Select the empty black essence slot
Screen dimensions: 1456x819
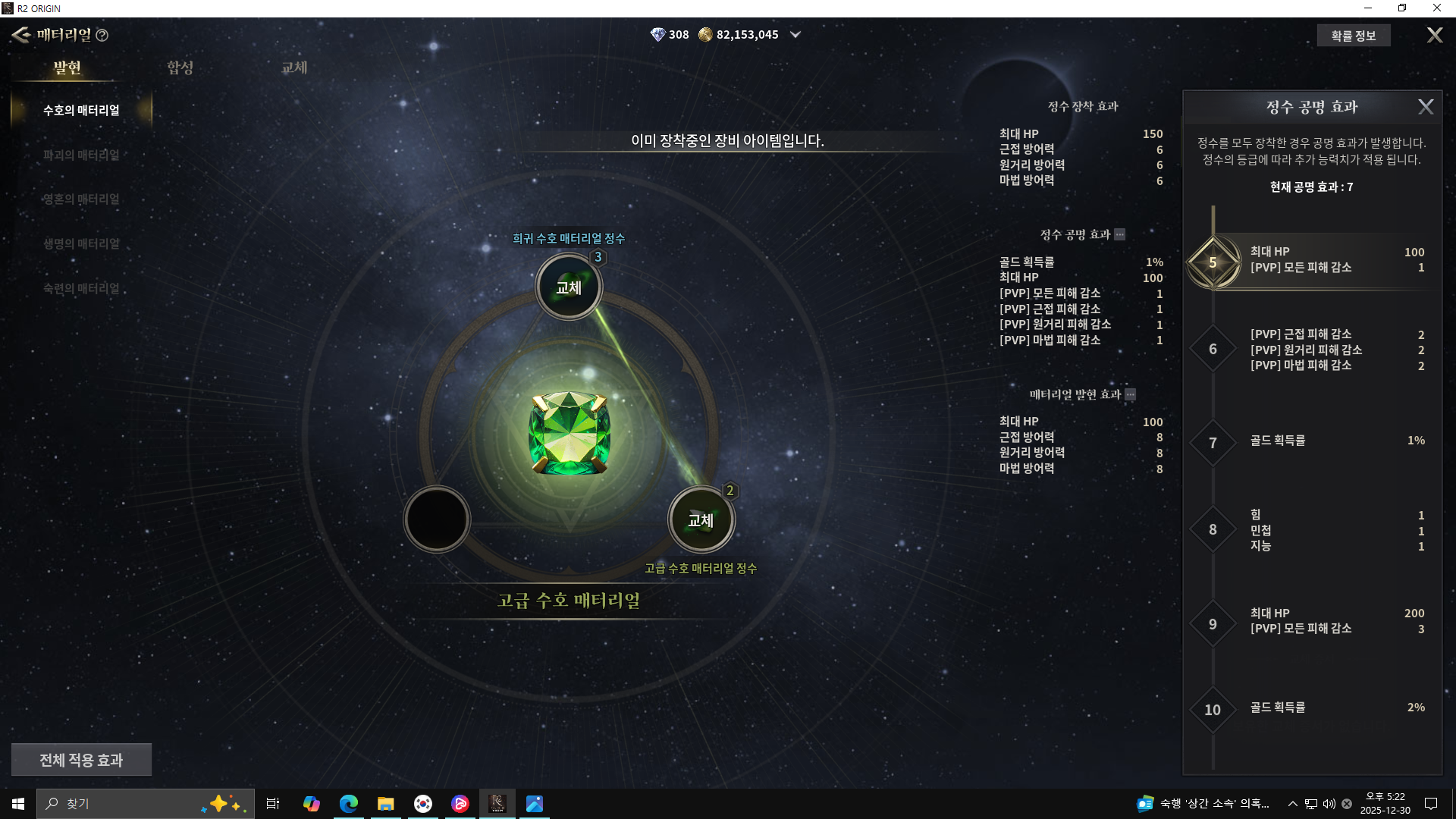click(x=437, y=519)
